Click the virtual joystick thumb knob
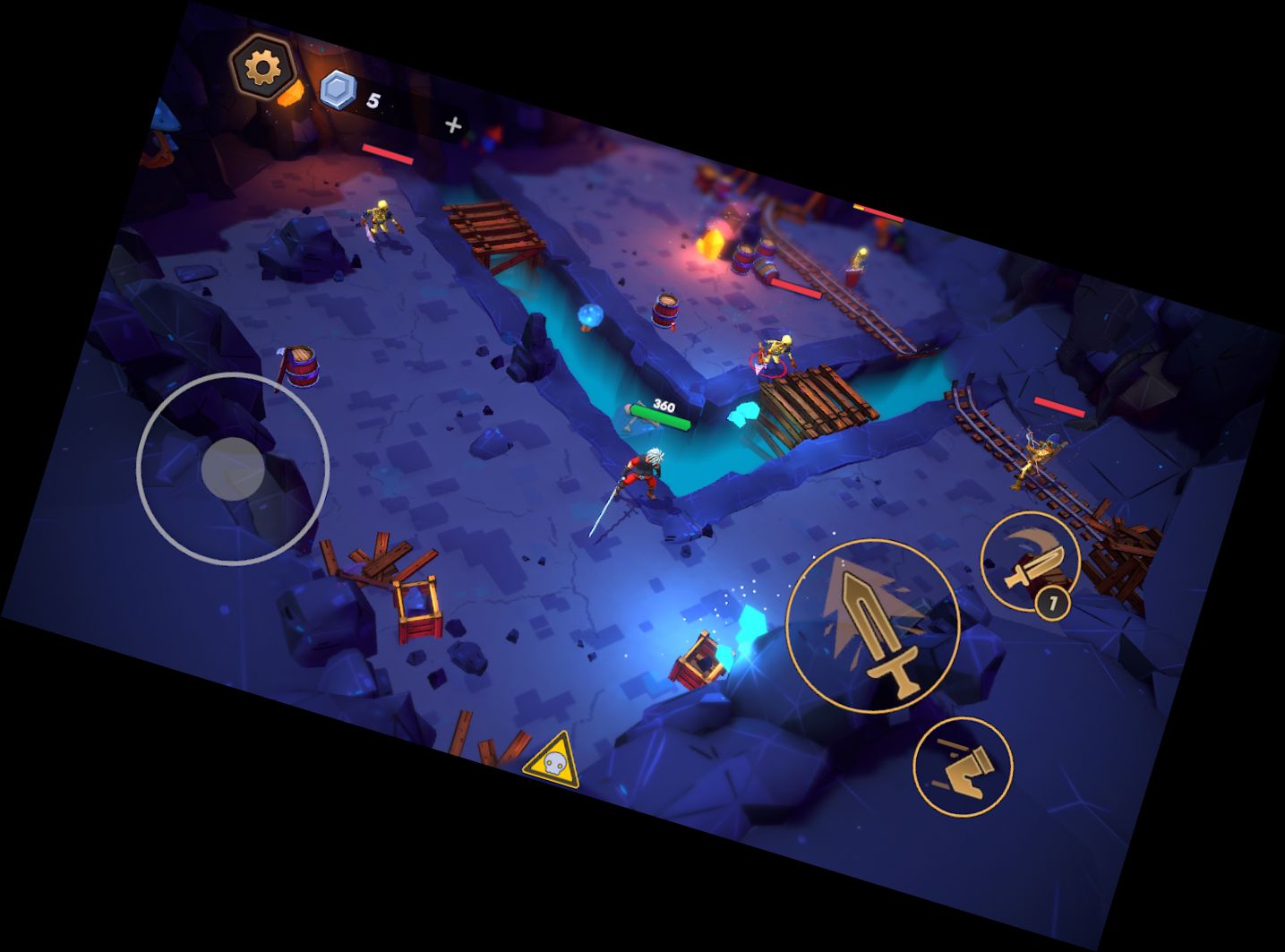The height and width of the screenshot is (952, 1285). point(233,468)
